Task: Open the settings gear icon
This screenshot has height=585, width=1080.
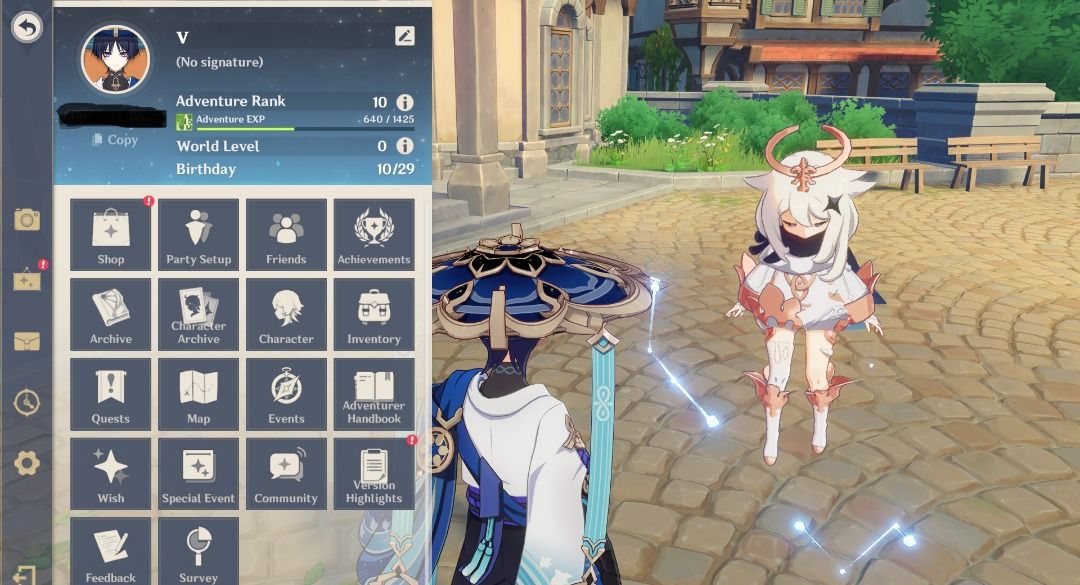Action: (x=27, y=463)
